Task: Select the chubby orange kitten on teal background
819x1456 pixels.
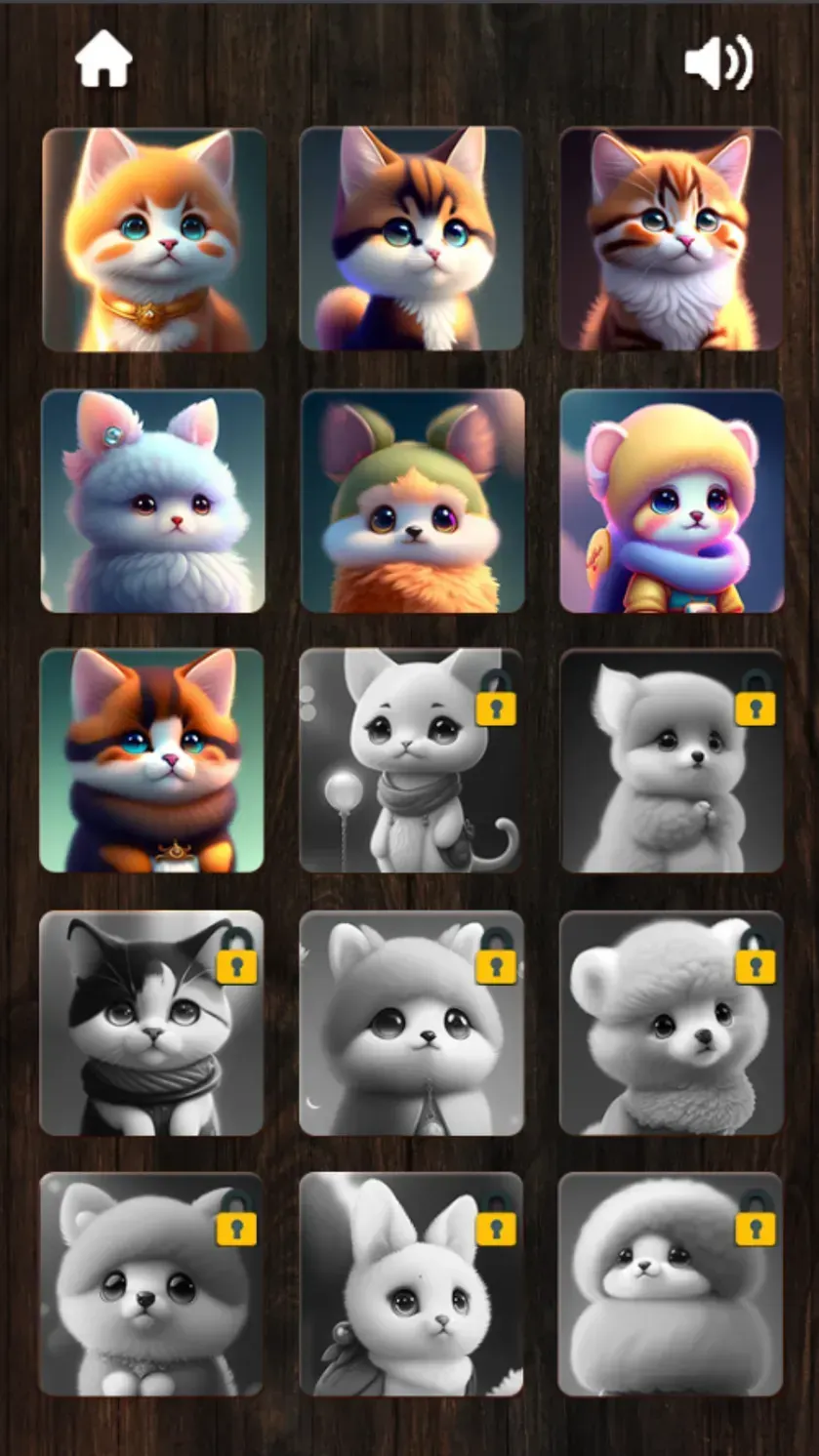Action: pos(152,760)
